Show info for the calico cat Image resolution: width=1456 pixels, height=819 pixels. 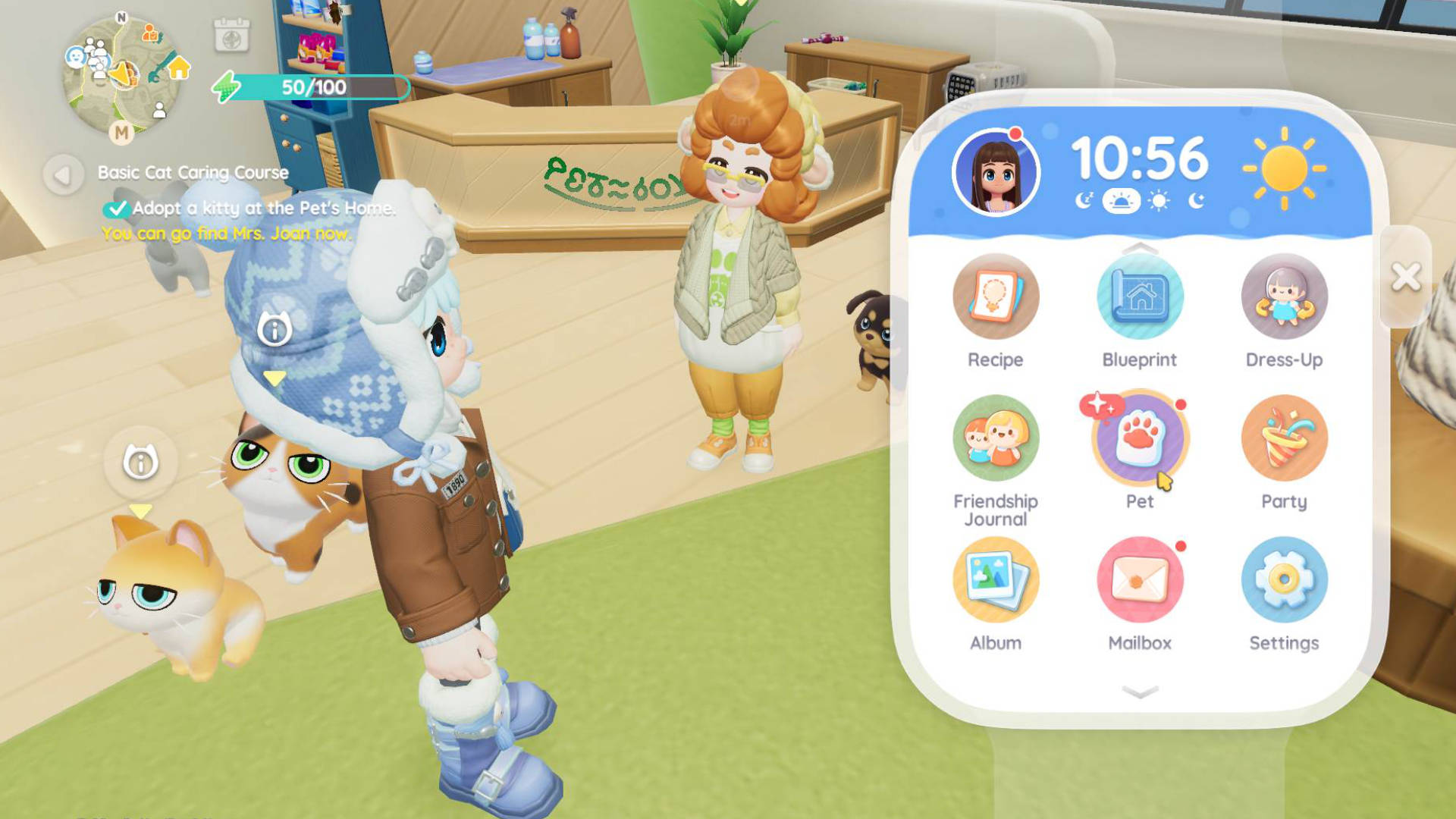(274, 330)
